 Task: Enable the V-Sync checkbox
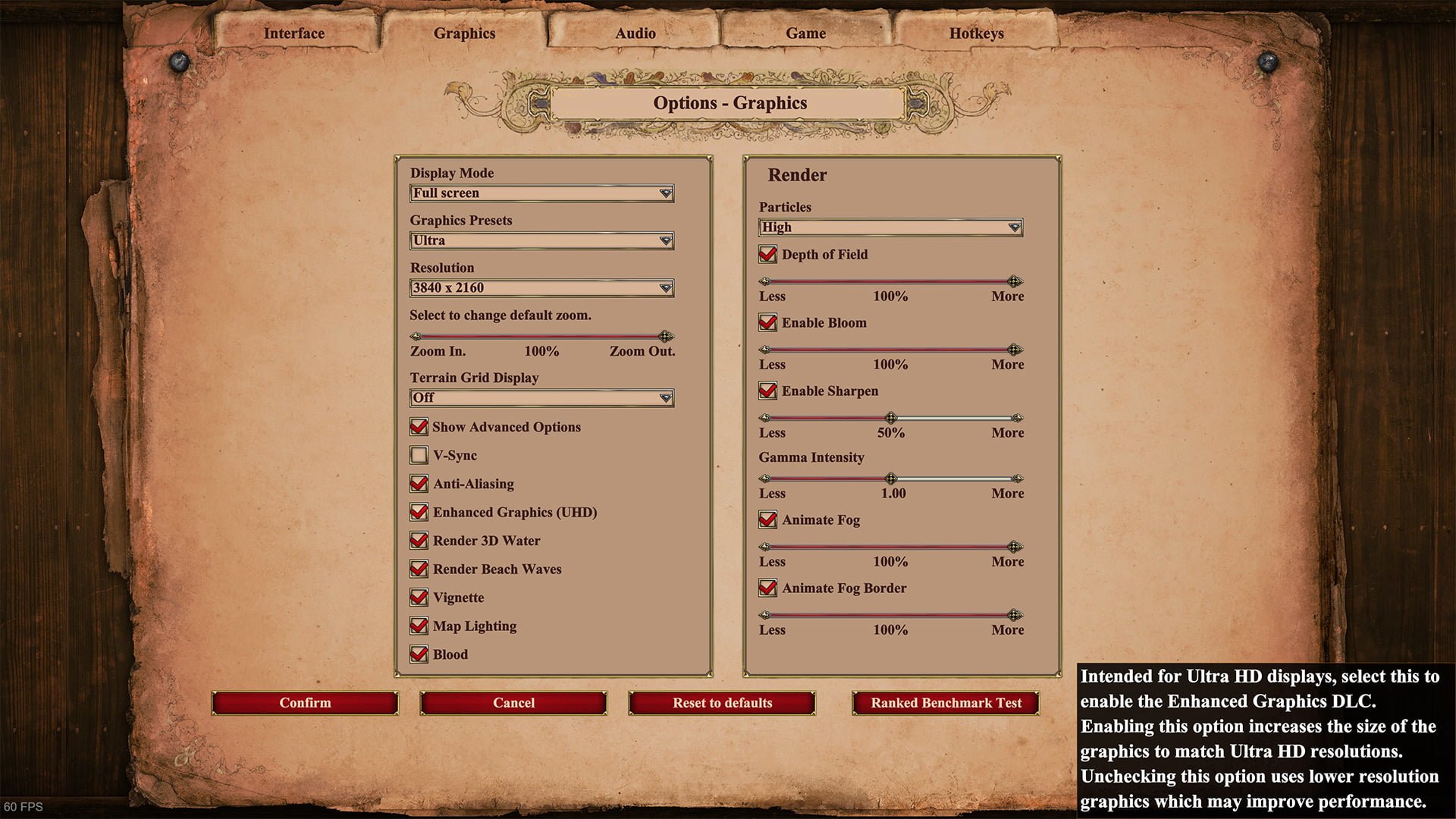[419, 455]
